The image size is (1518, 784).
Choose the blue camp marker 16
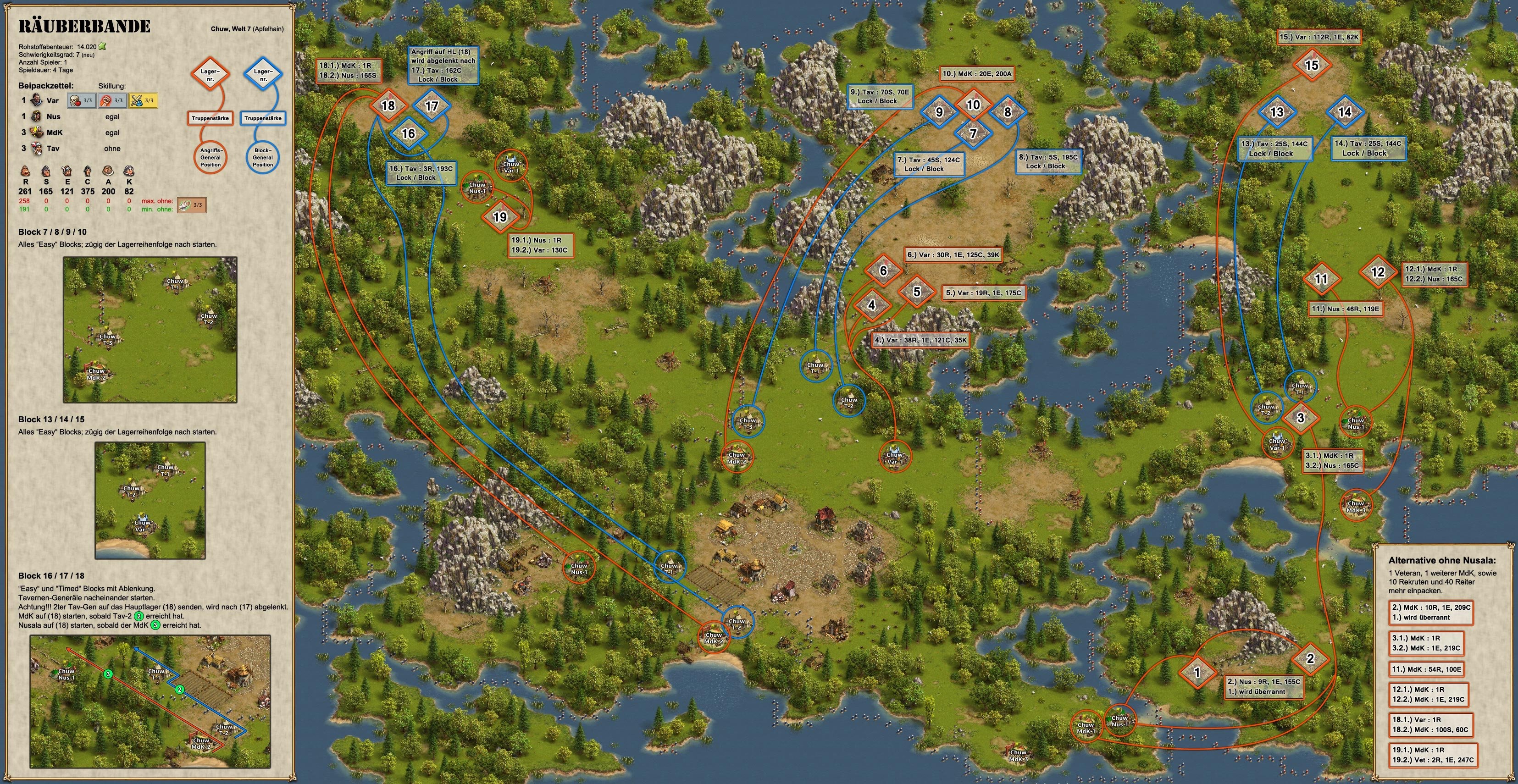pyautogui.click(x=408, y=134)
